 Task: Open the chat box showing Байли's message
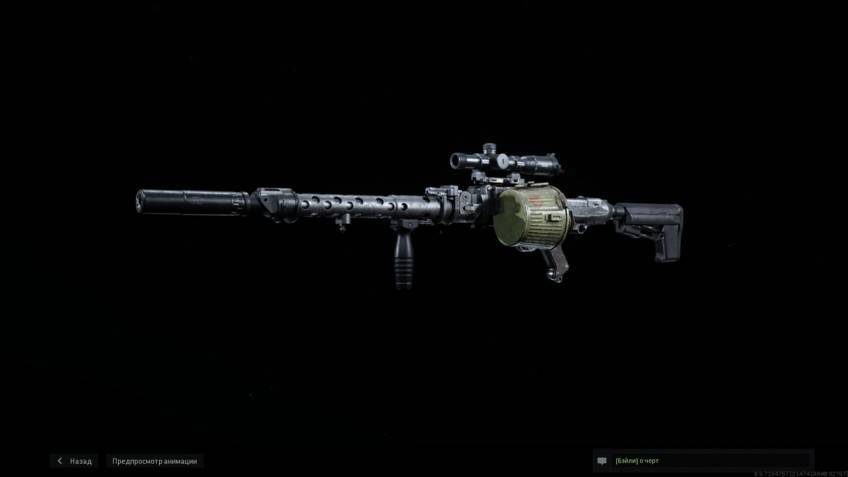coord(702,461)
